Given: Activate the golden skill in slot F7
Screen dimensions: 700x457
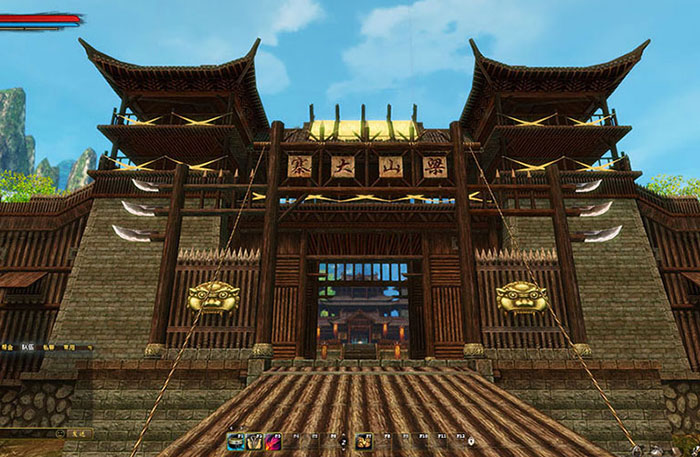Looking at the screenshot, I should [363, 440].
